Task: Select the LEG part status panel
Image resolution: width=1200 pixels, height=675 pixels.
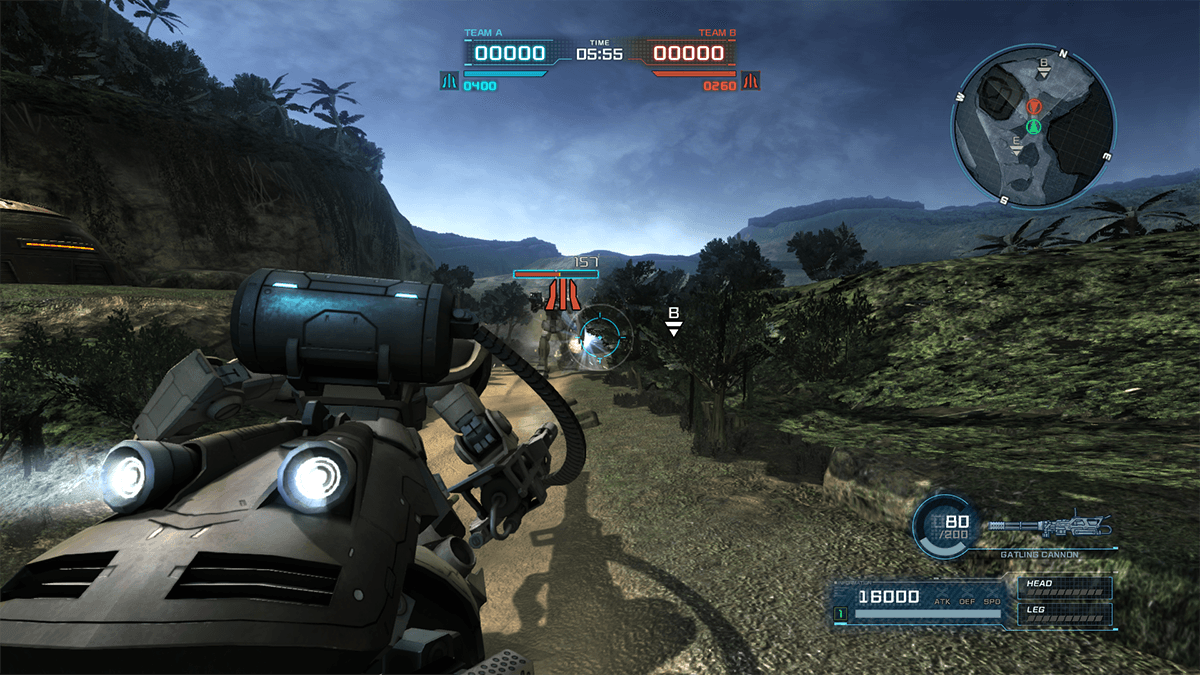Action: (1065, 613)
